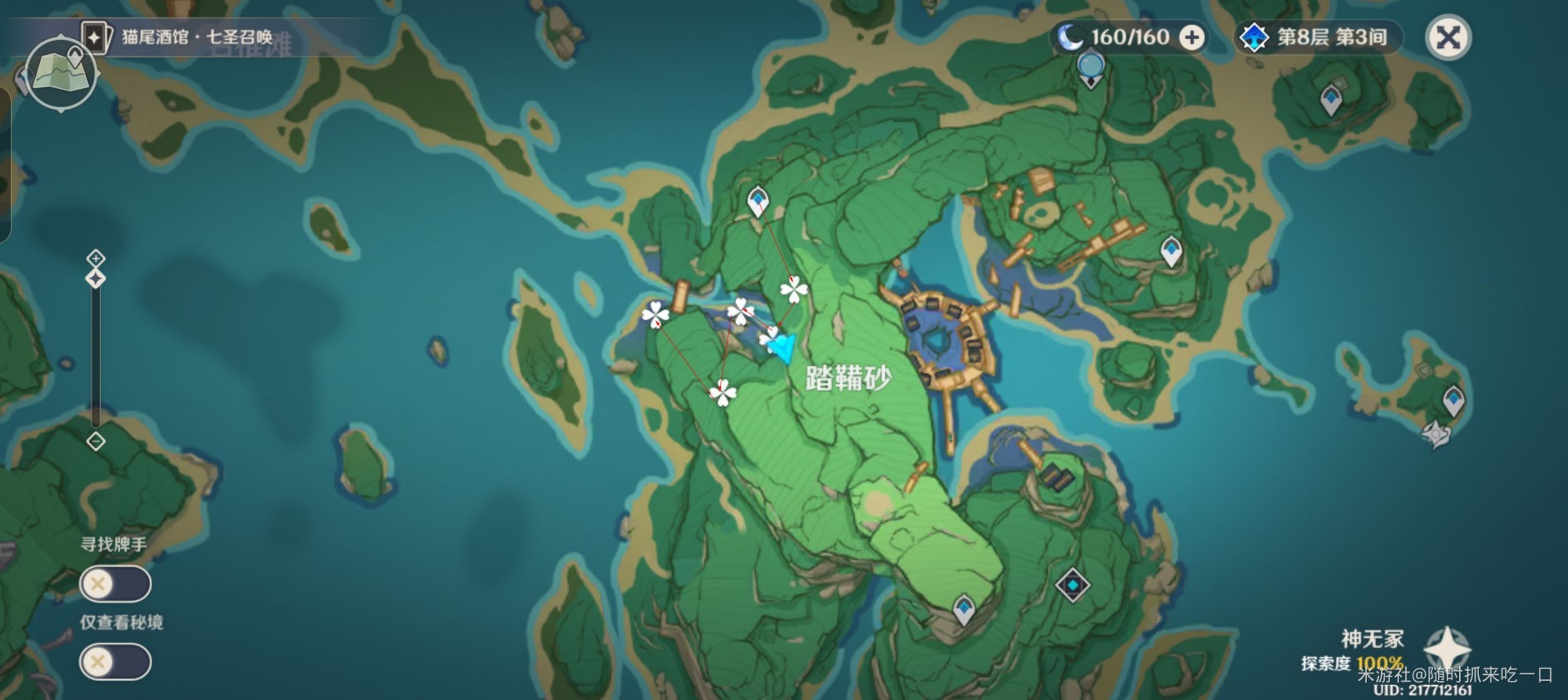Select the dark domain marker on southern island
1568x700 pixels.
tap(1072, 584)
